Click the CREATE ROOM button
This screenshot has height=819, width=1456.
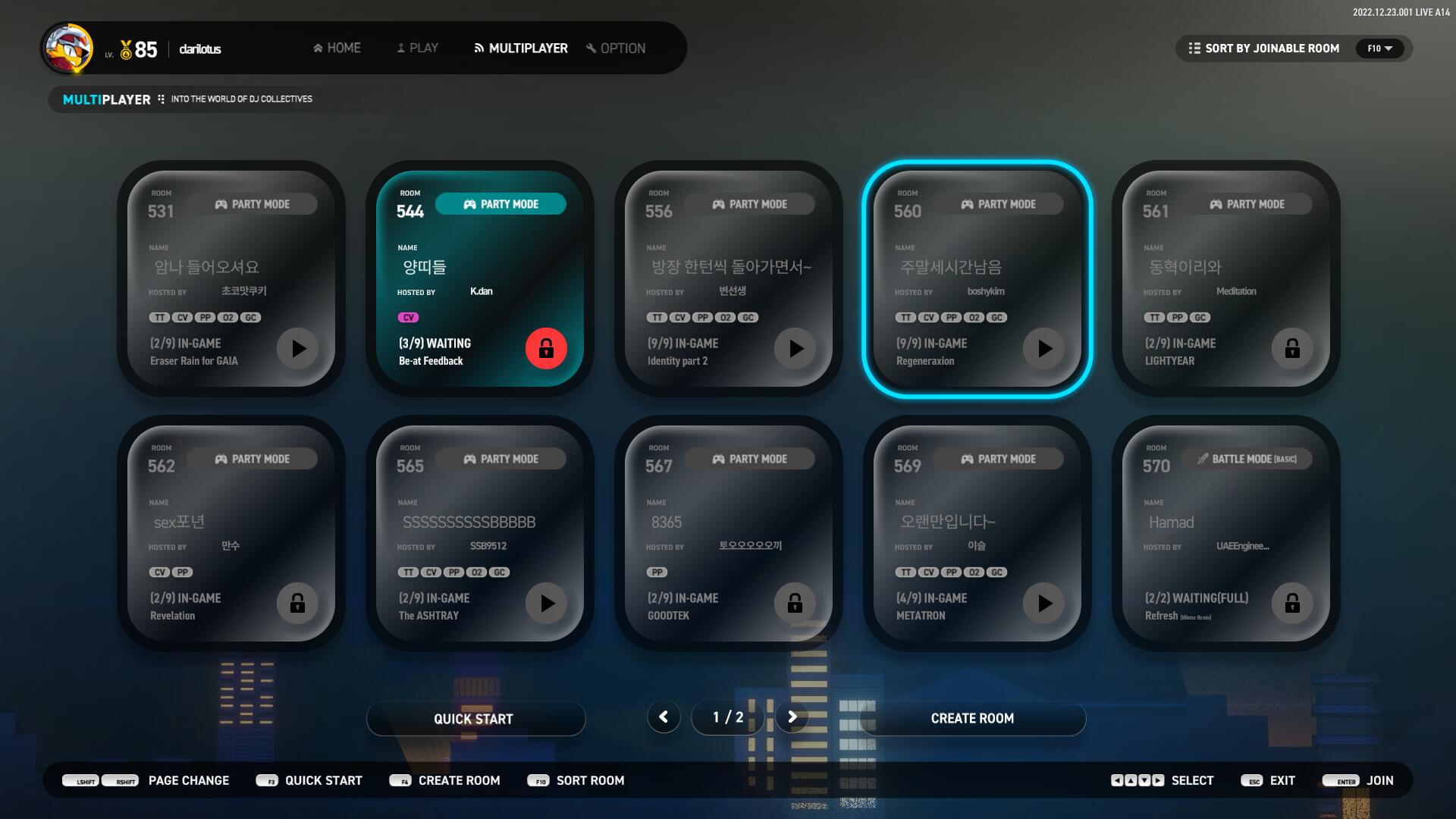tap(972, 718)
